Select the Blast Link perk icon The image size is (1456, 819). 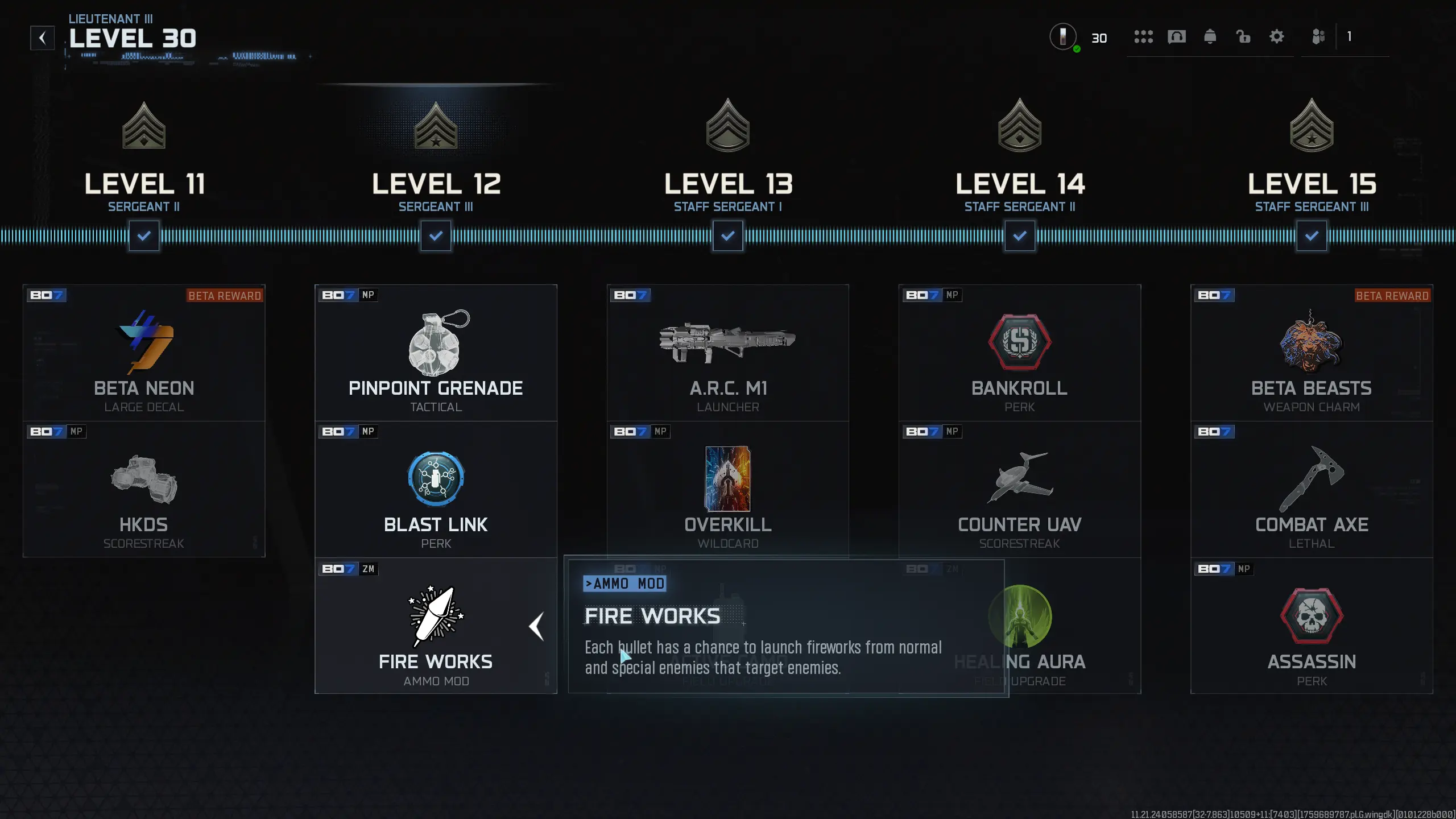(436, 479)
